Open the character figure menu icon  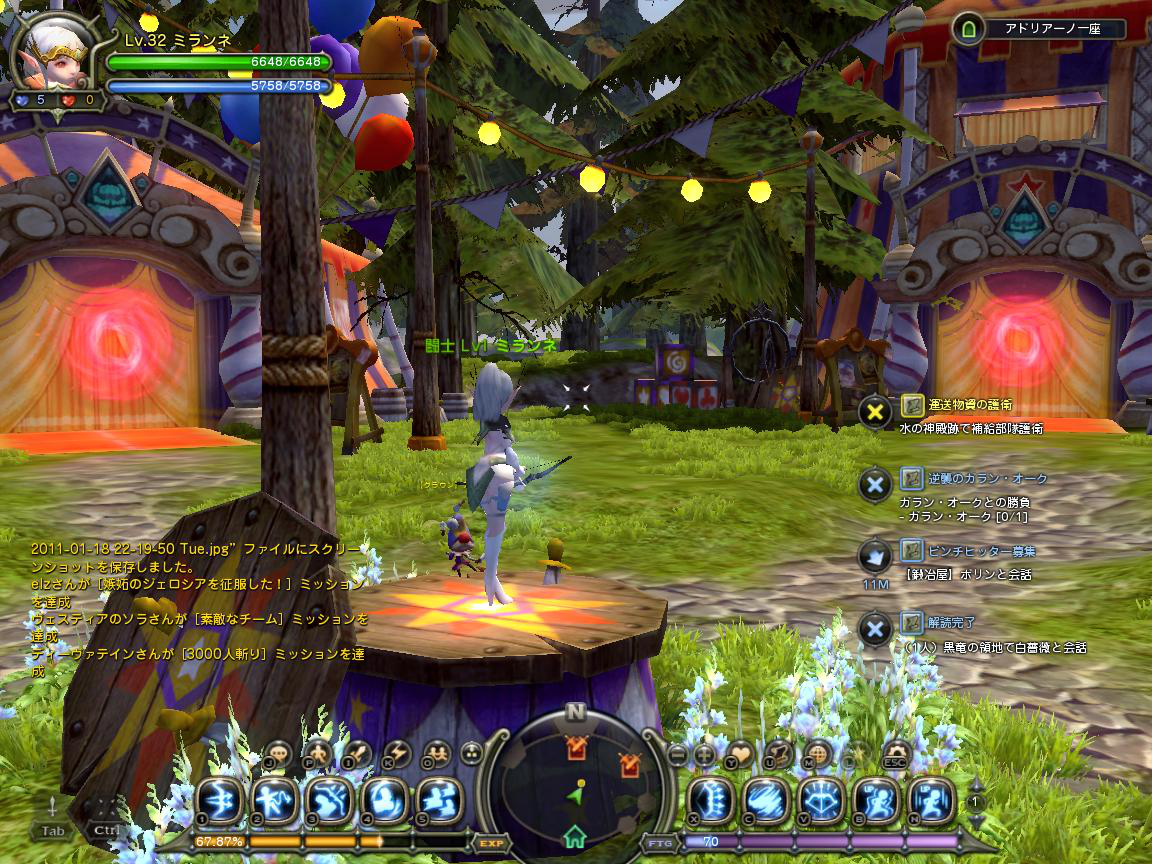[318, 754]
